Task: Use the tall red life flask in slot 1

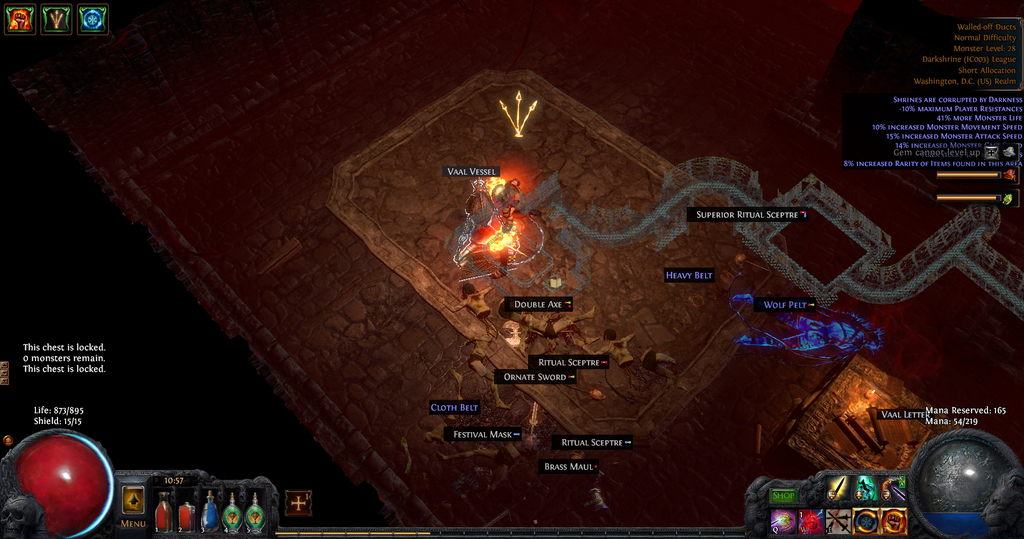Action: [x=163, y=513]
